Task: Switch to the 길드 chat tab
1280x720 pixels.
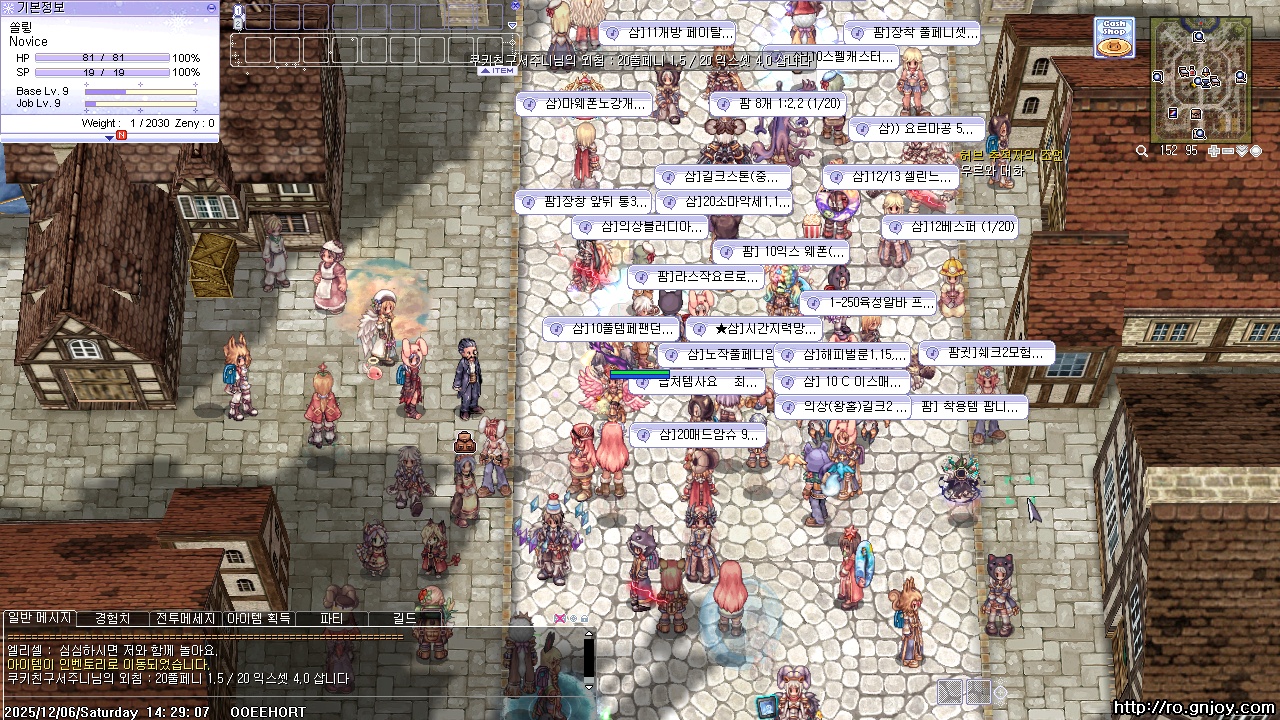Action: (x=404, y=619)
